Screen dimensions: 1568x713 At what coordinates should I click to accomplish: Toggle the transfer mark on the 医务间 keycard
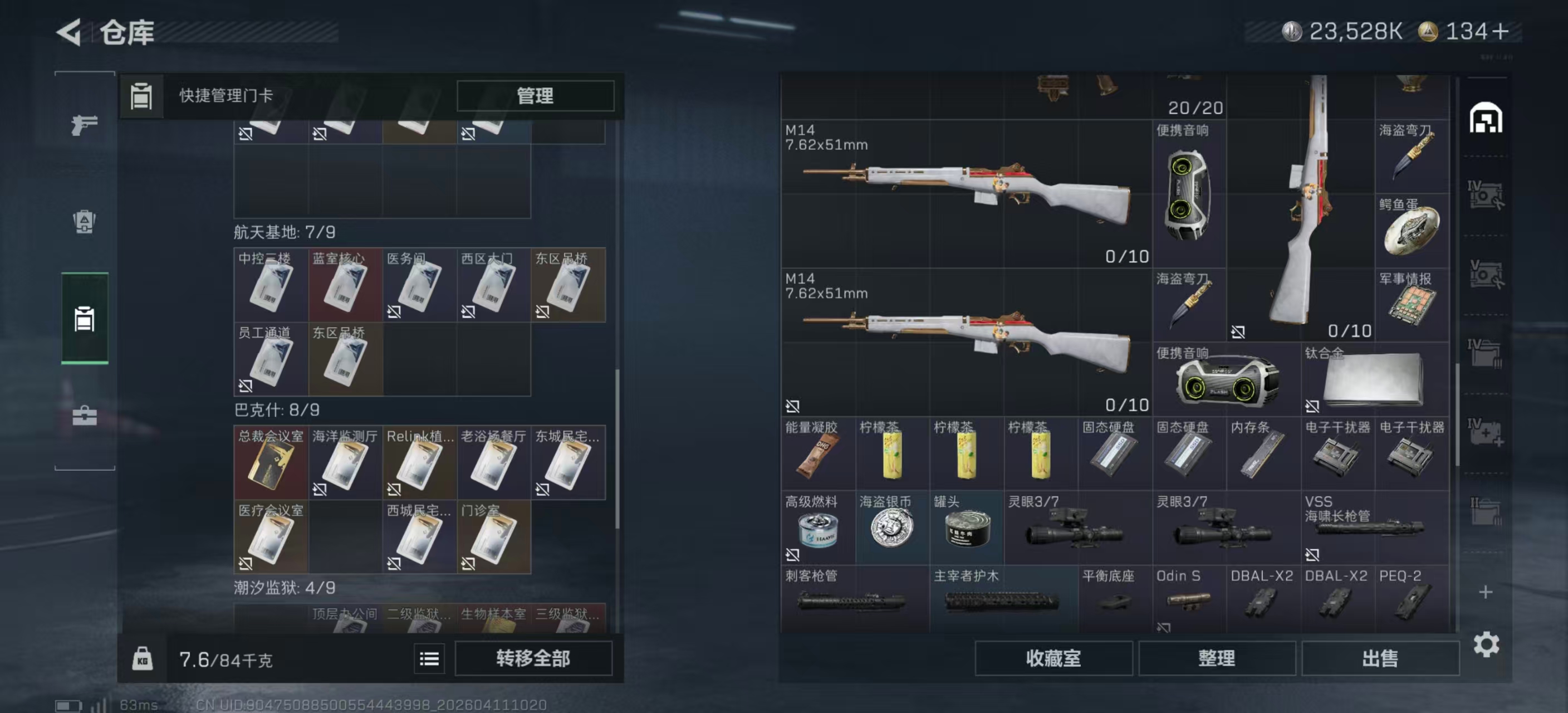(393, 311)
